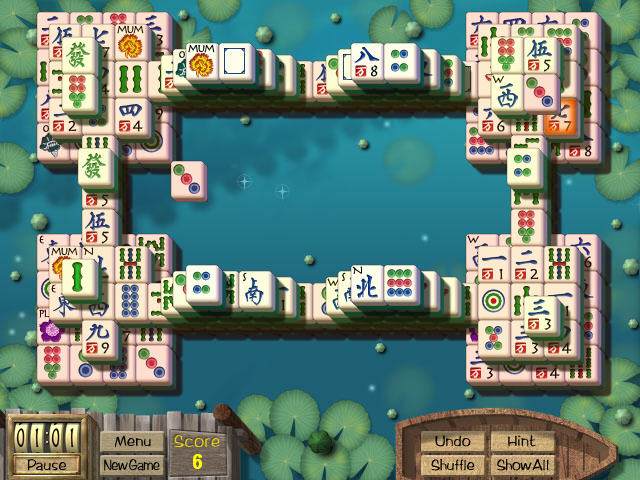640x480 pixels.
Task: Start a New Game
Action: tap(132, 465)
